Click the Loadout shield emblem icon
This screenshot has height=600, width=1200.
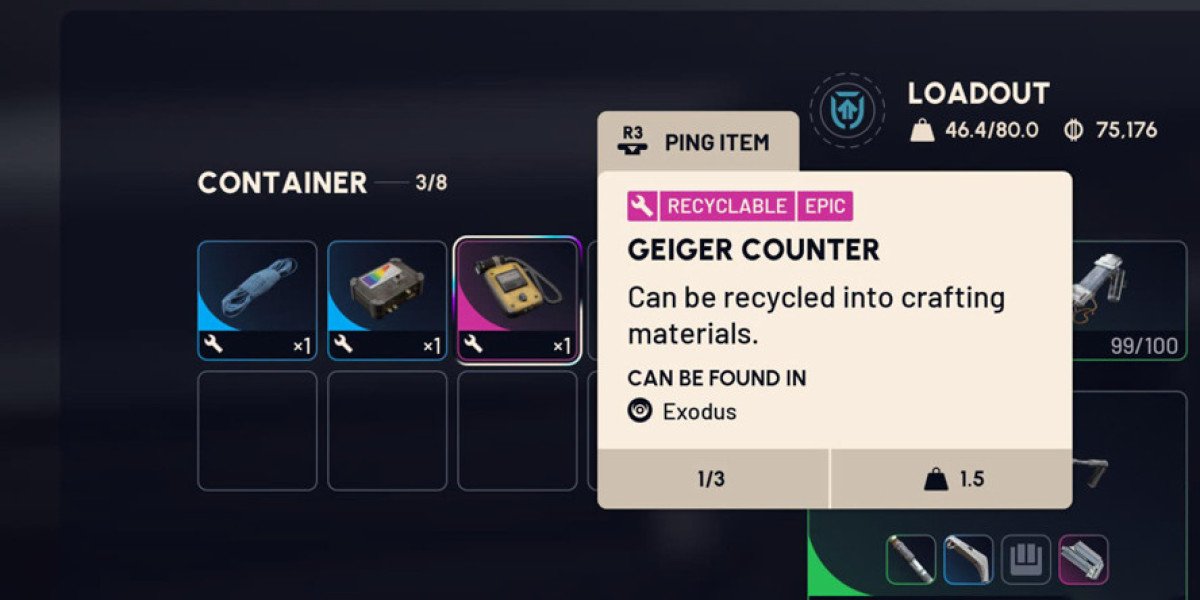pyautogui.click(x=847, y=108)
